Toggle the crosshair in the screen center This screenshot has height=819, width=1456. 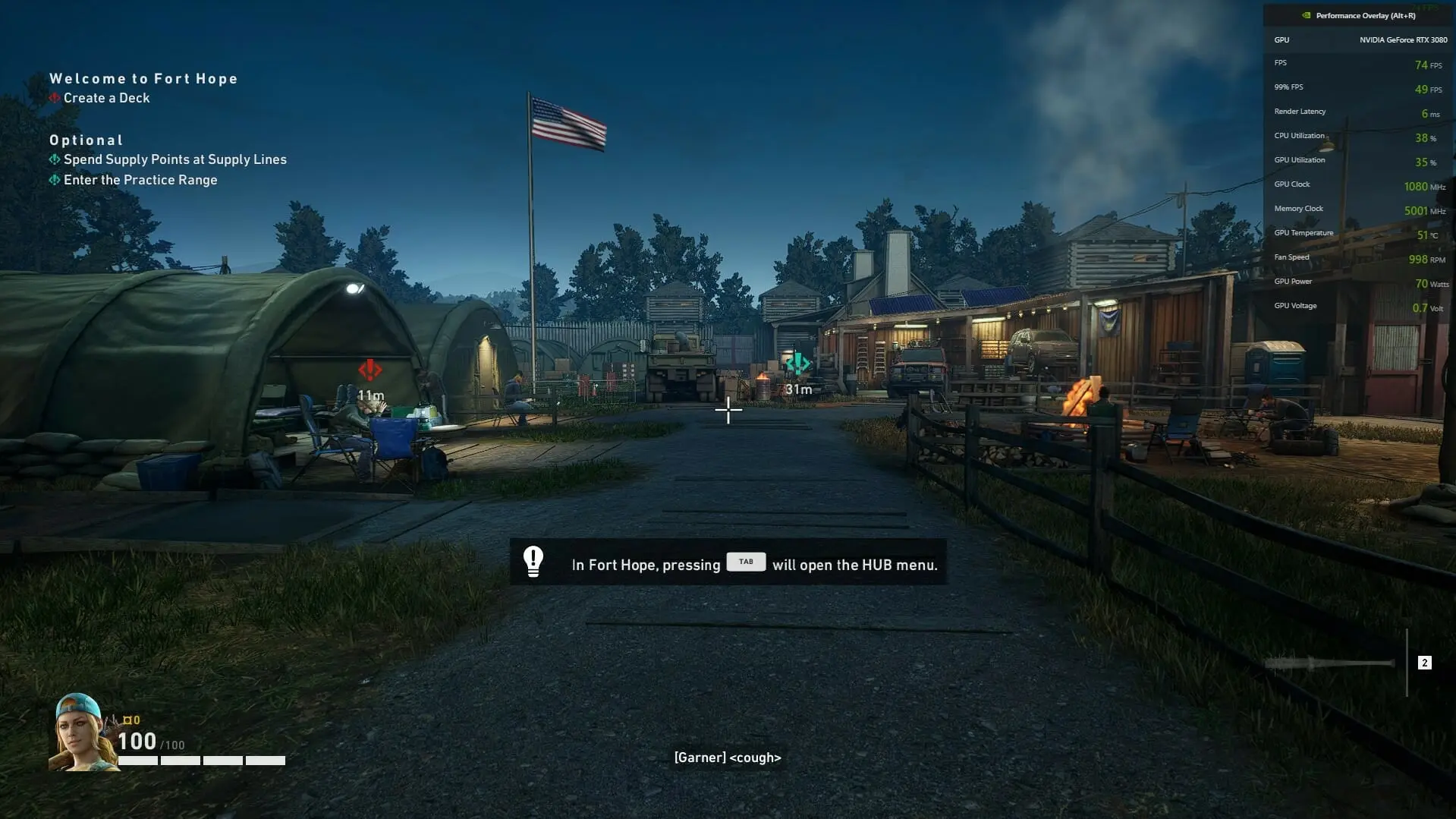click(x=728, y=411)
